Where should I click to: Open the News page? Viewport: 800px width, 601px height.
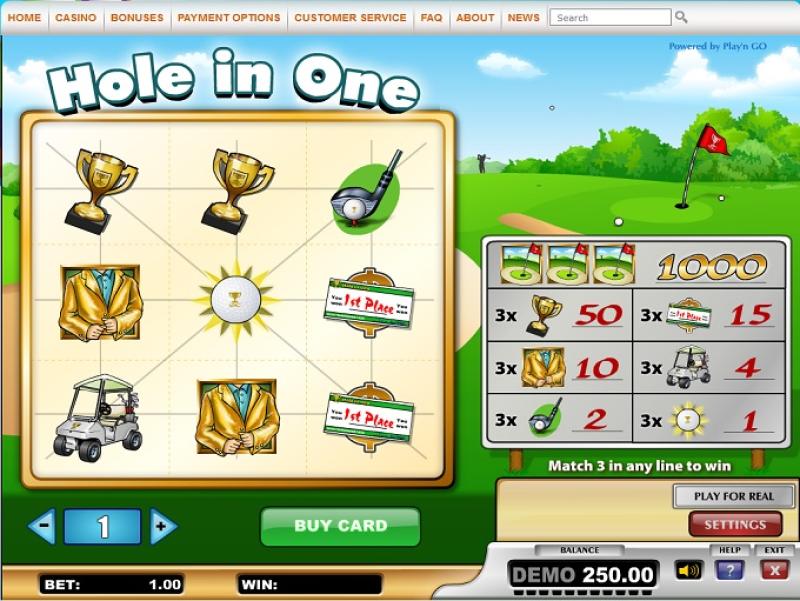point(523,17)
